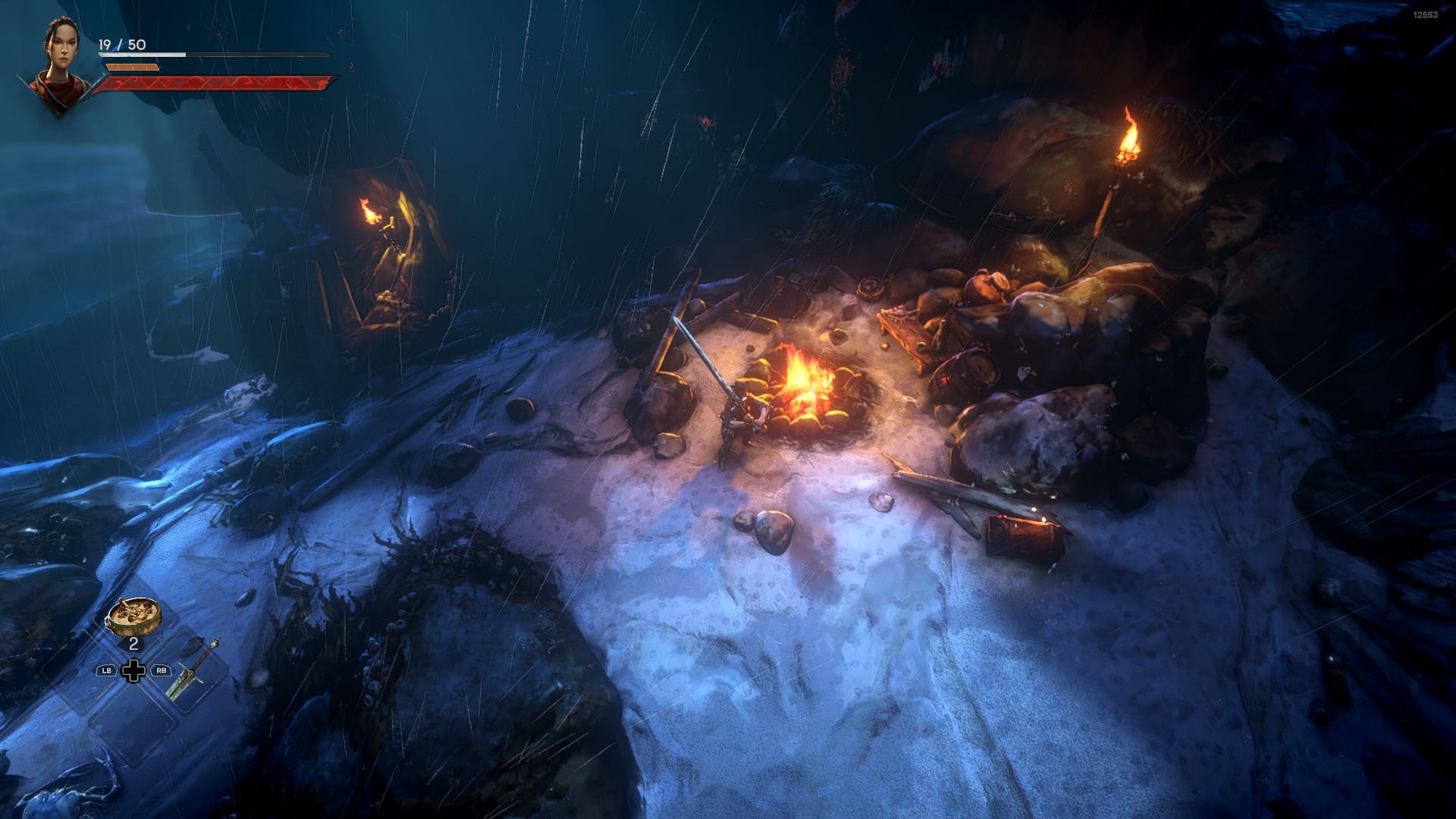The height and width of the screenshot is (819, 1456).
Task: Select the mushroom stew quick slot
Action: tap(133, 617)
